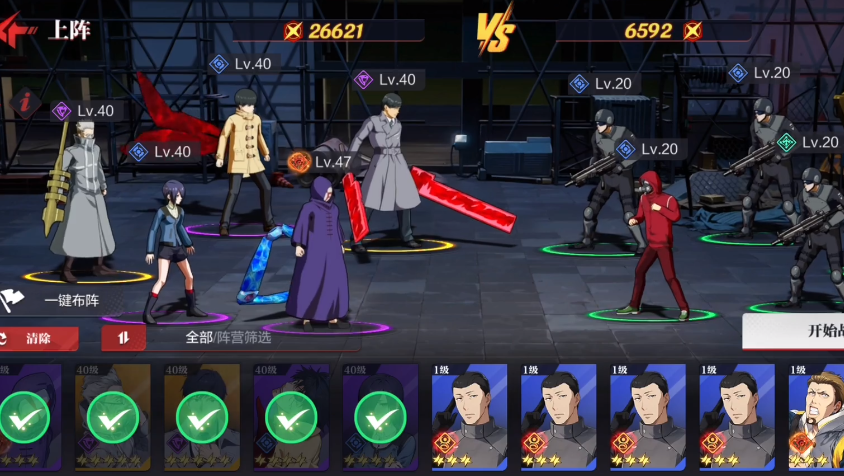Clear the lineup with 清除
Screen dimensions: 844x476
point(38,339)
